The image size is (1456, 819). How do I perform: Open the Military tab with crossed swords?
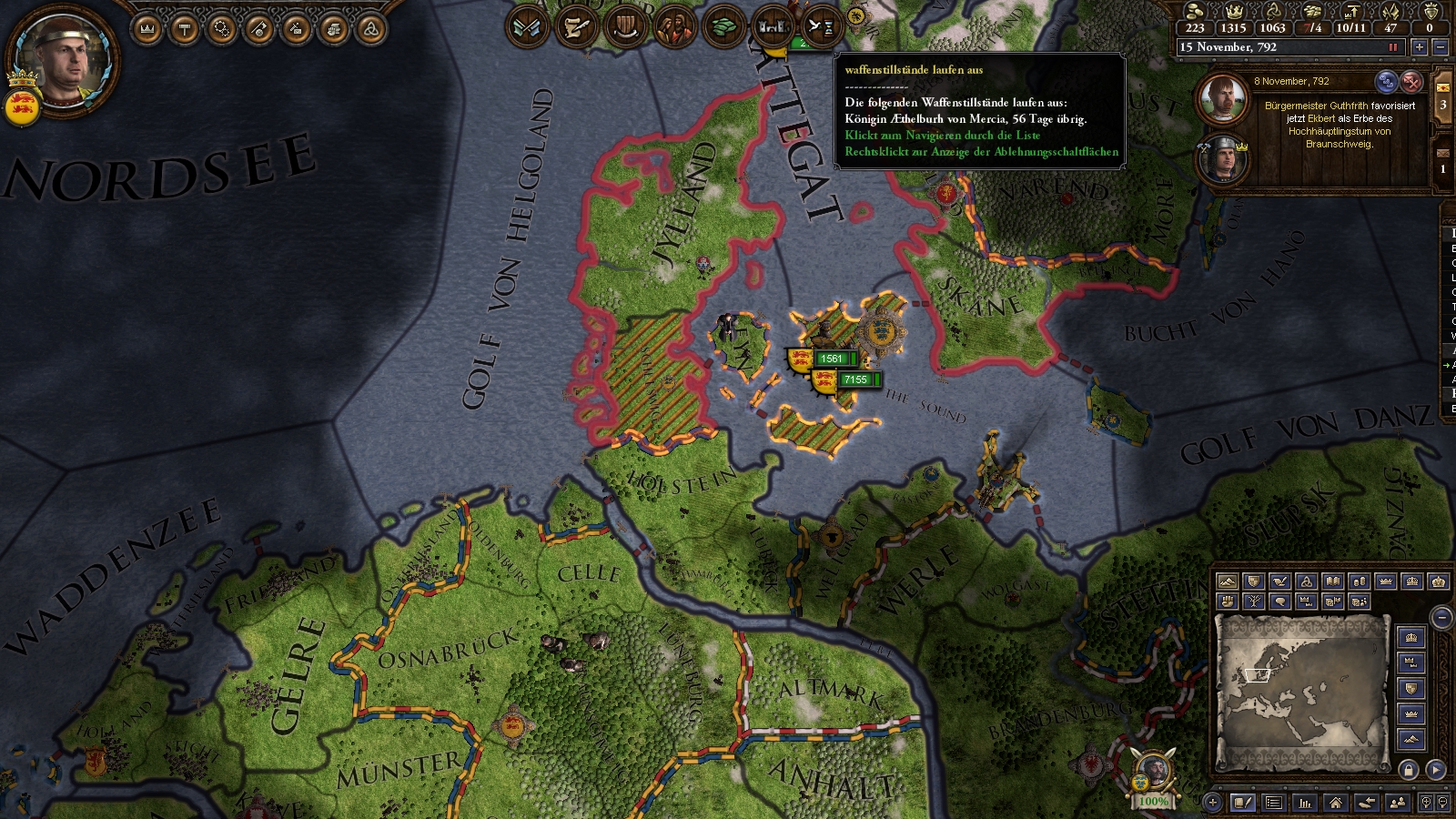click(x=527, y=27)
